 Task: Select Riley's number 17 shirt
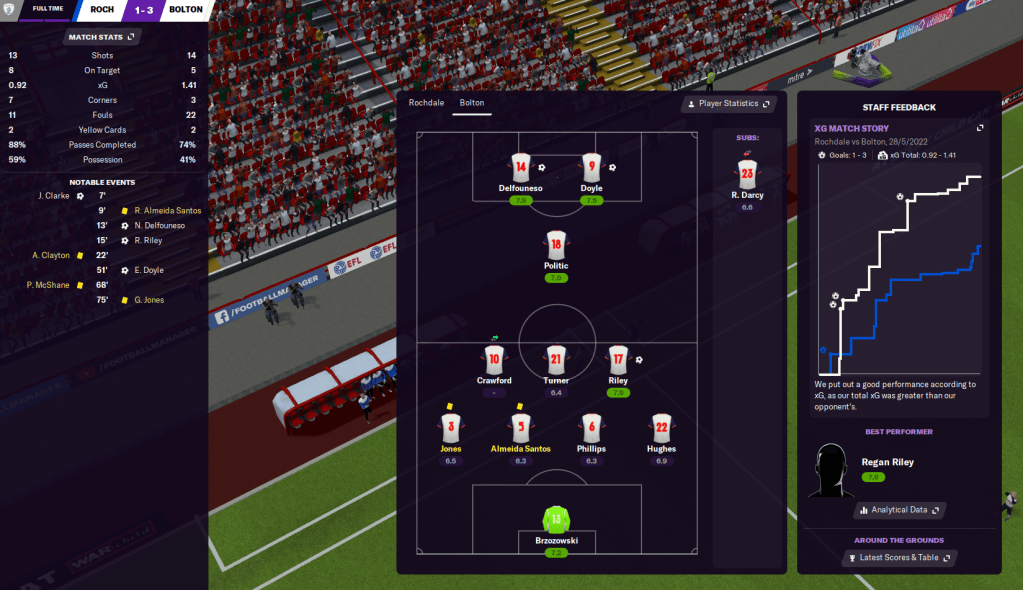point(618,360)
